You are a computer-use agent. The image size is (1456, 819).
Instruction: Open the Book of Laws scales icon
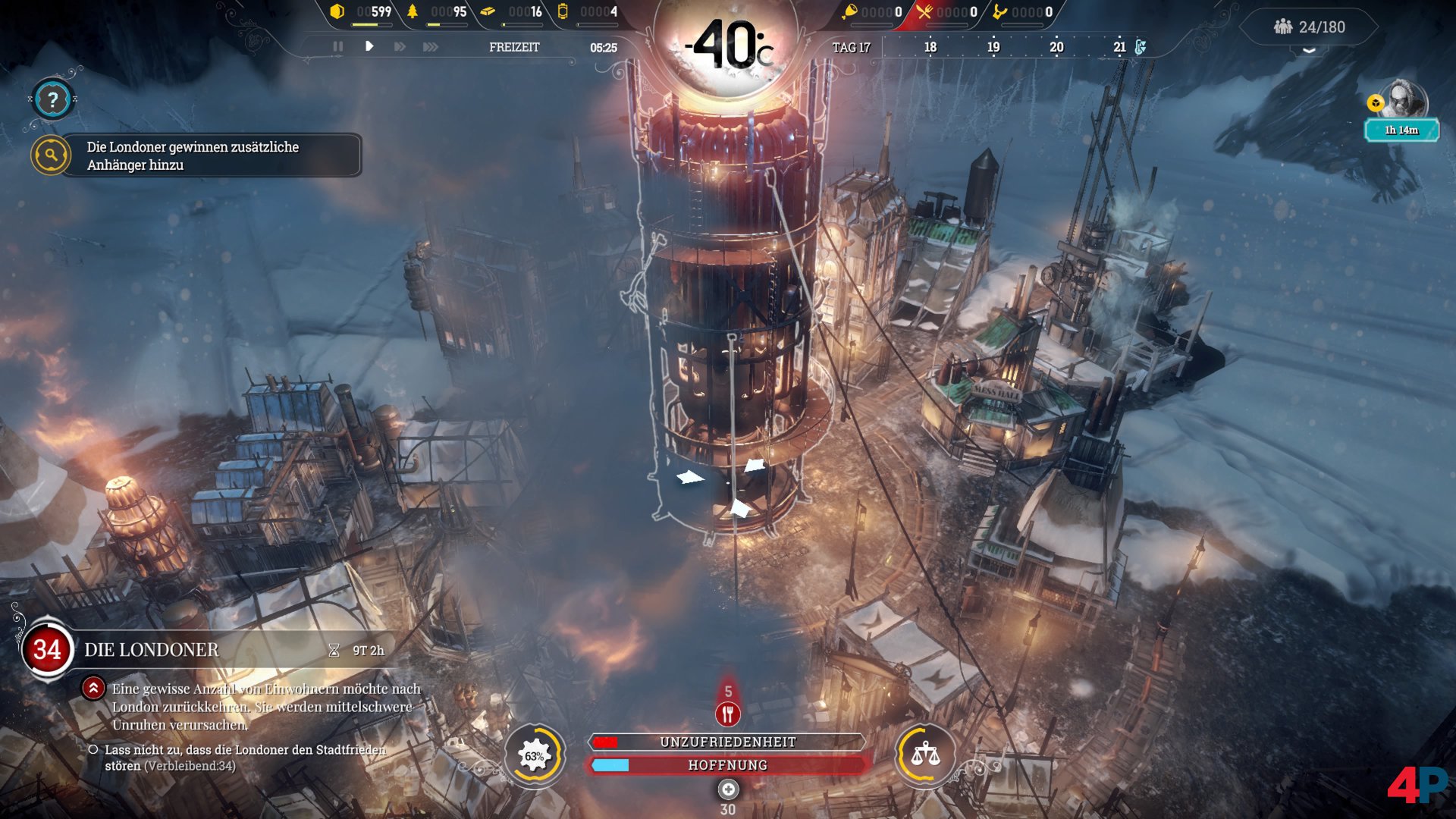(924, 755)
